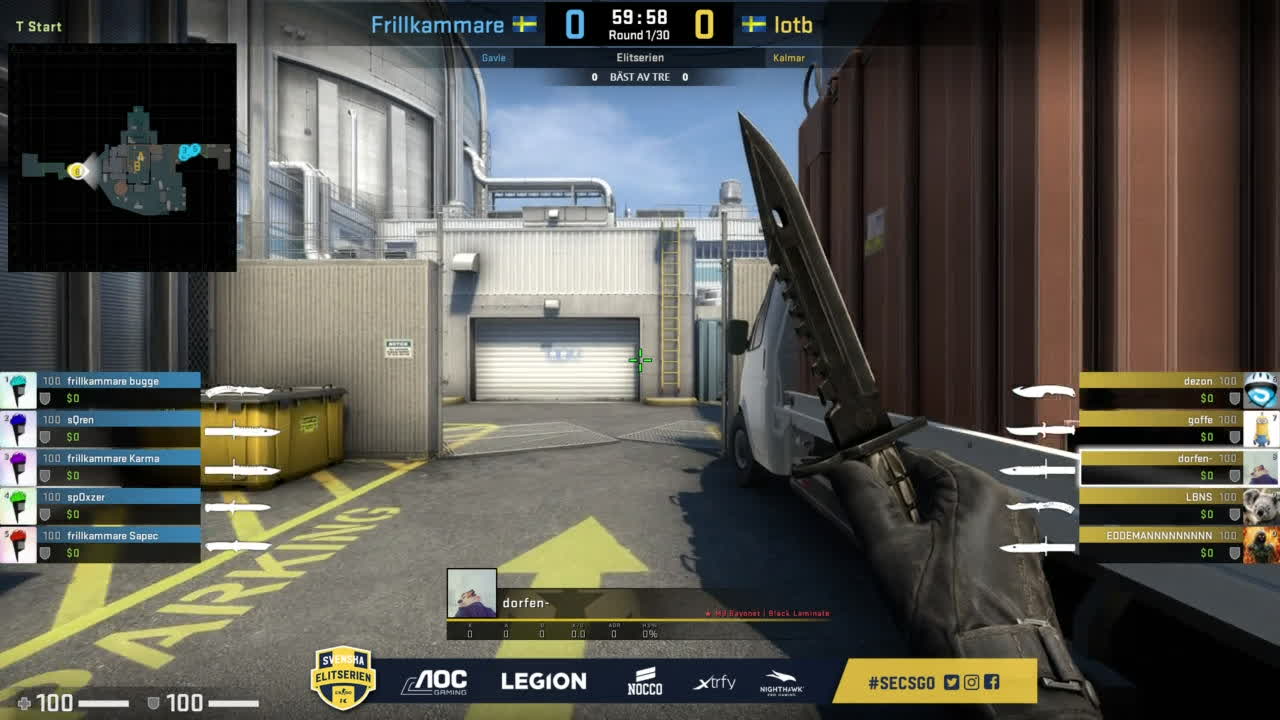Select player frillkammare bugge in team list
Image resolution: width=1280 pixels, height=720 pixels.
(112, 381)
